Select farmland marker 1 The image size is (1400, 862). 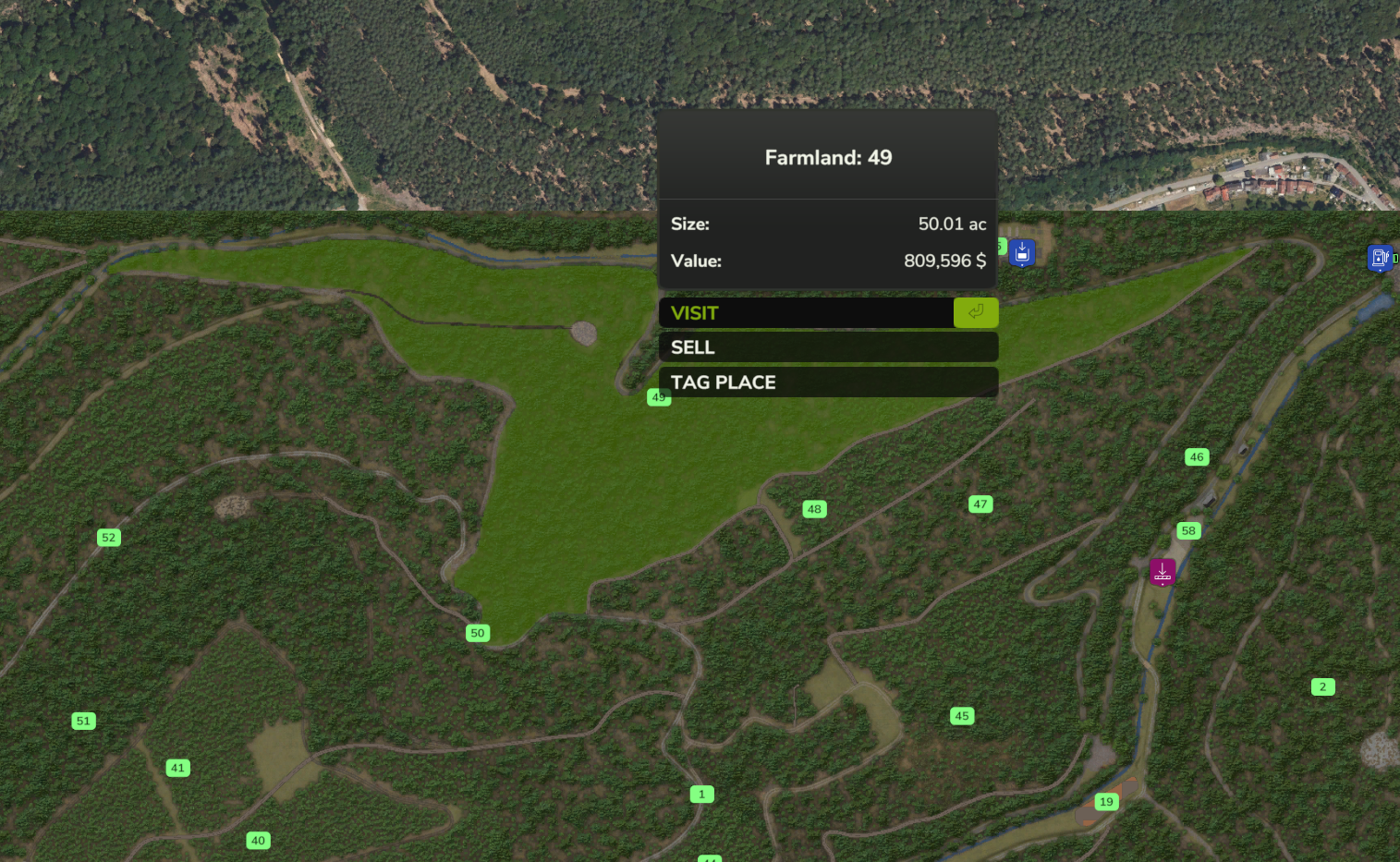(x=701, y=795)
